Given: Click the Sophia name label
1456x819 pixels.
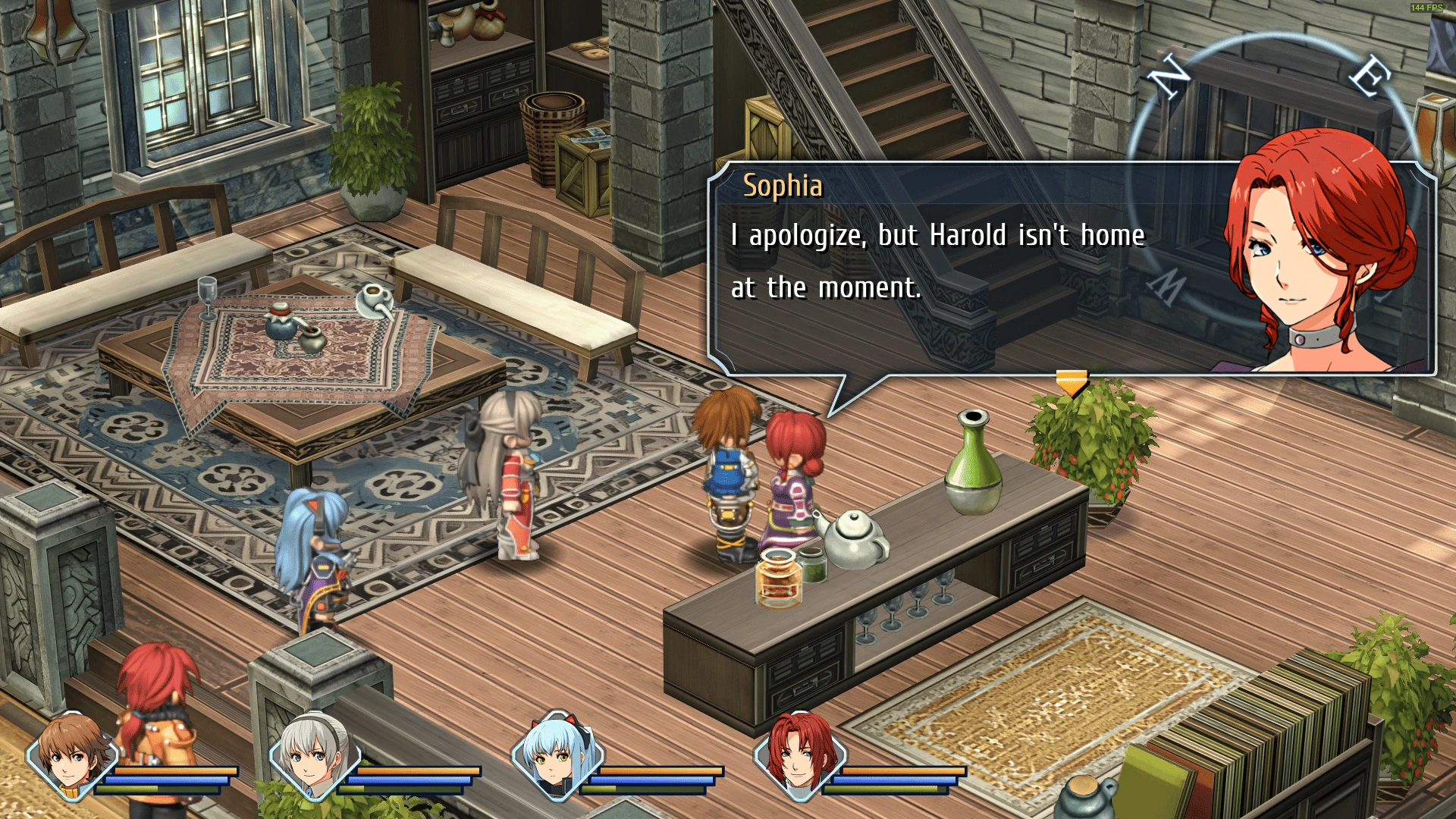Looking at the screenshot, I should coord(783,186).
